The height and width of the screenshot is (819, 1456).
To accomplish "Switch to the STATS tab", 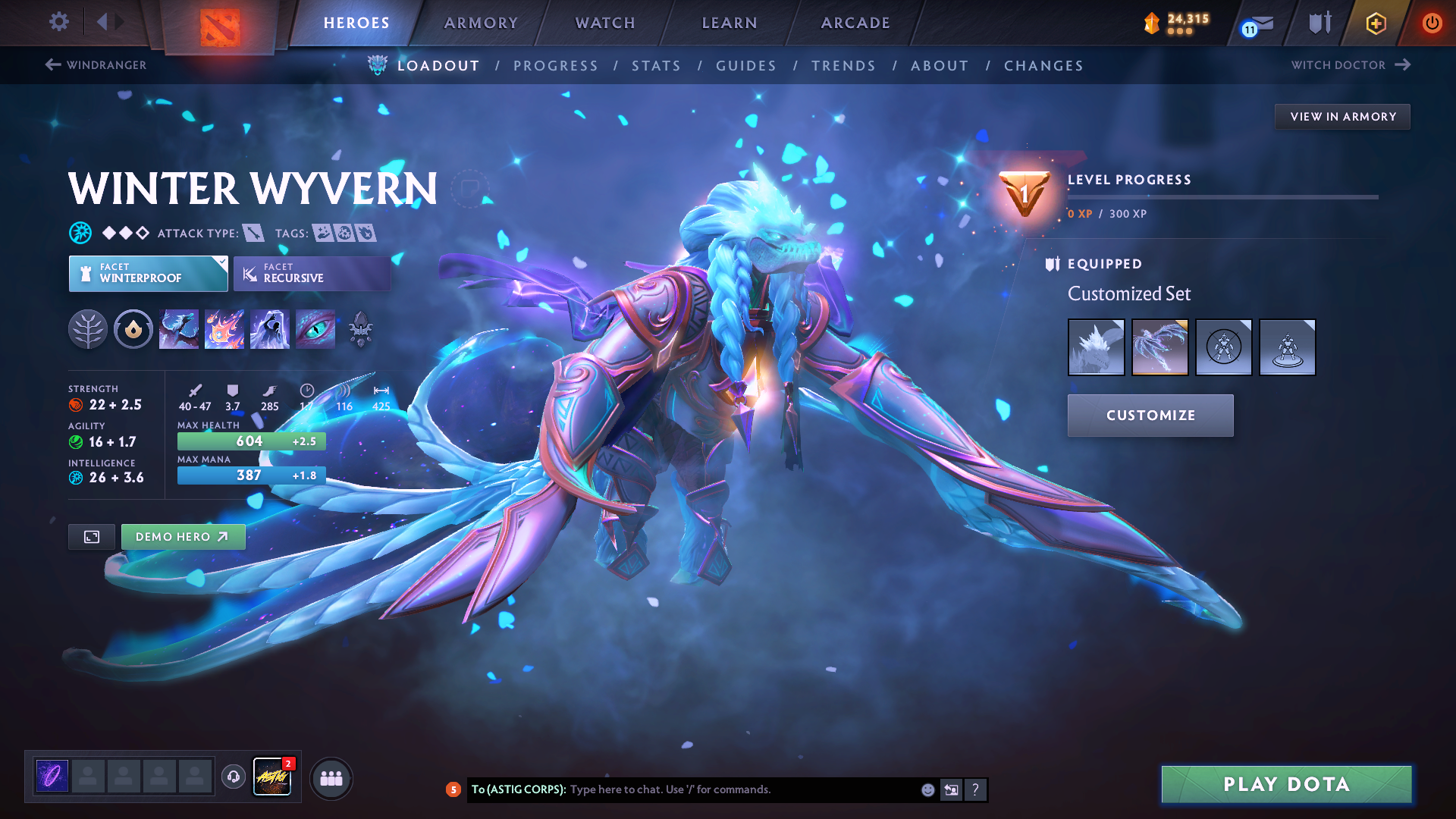I will [656, 65].
